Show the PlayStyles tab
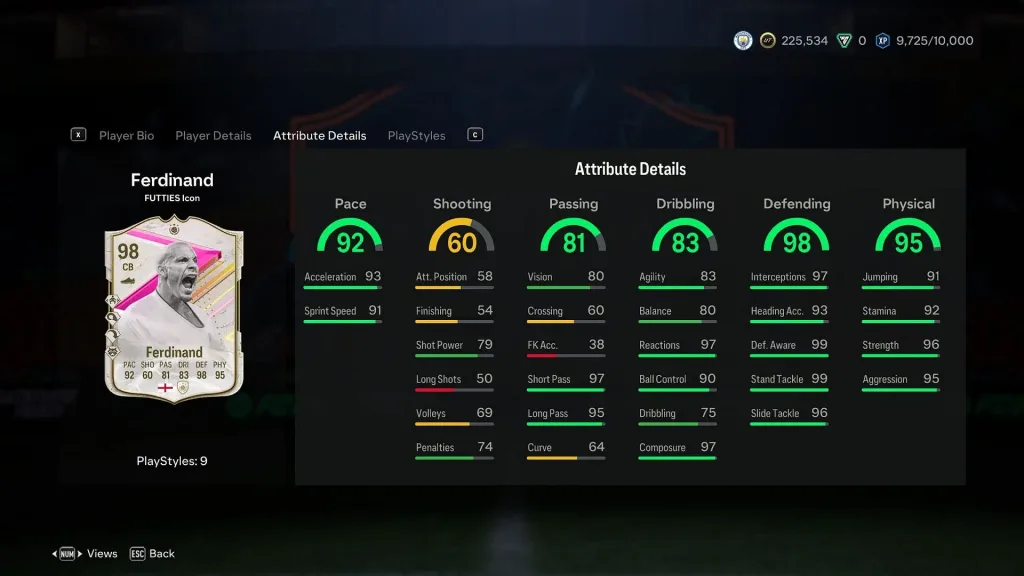This screenshot has width=1024, height=576. click(416, 136)
